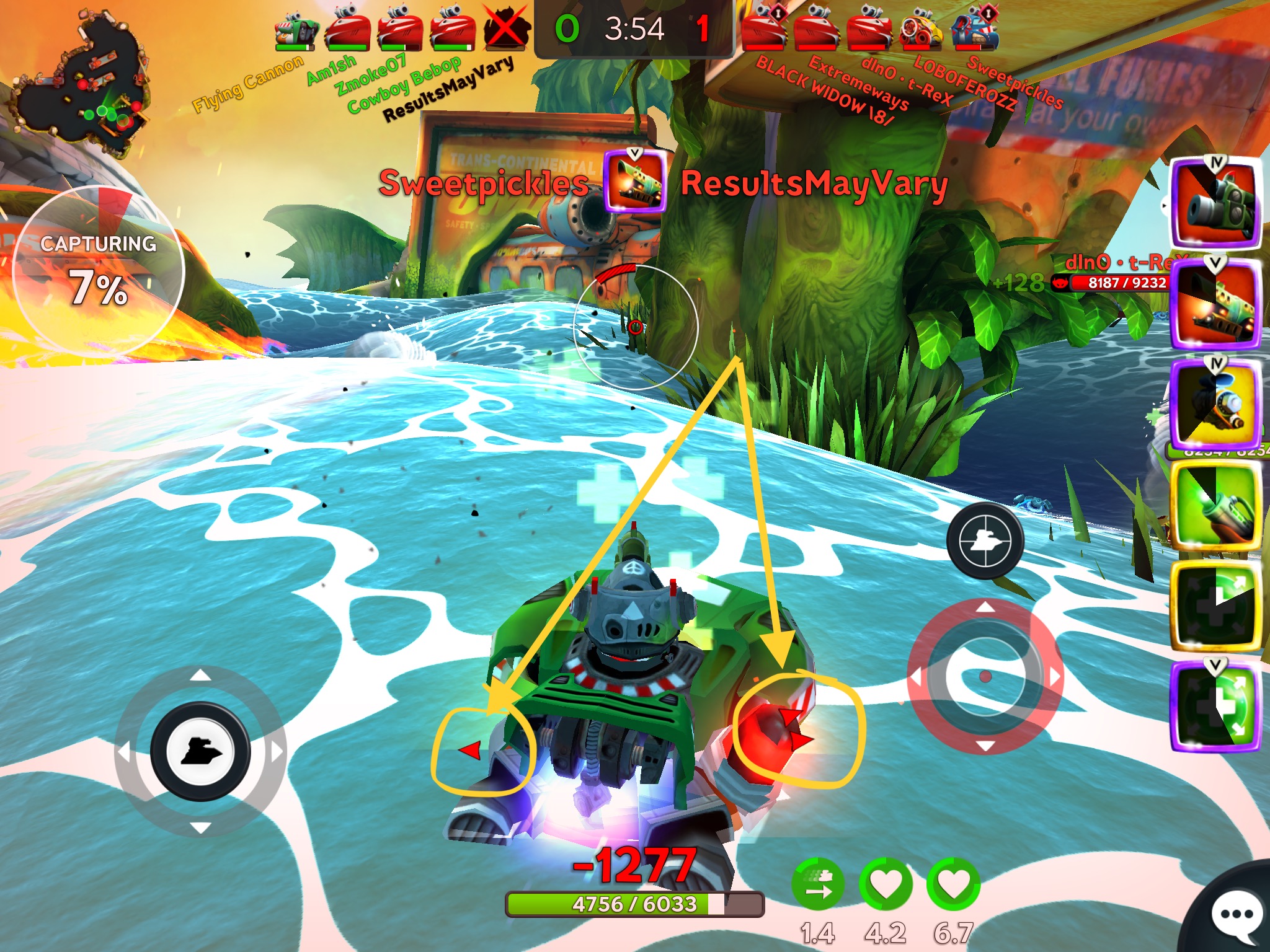Screen dimensions: 1270x952
Task: Click the ship steering joystick knob
Action: (x=200, y=751)
